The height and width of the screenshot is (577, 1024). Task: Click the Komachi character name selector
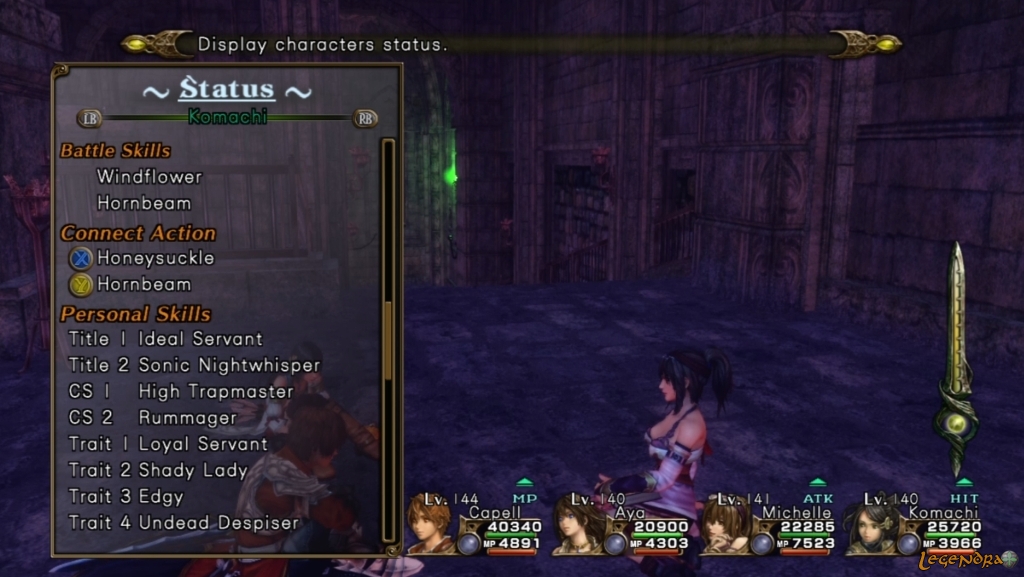point(227,117)
